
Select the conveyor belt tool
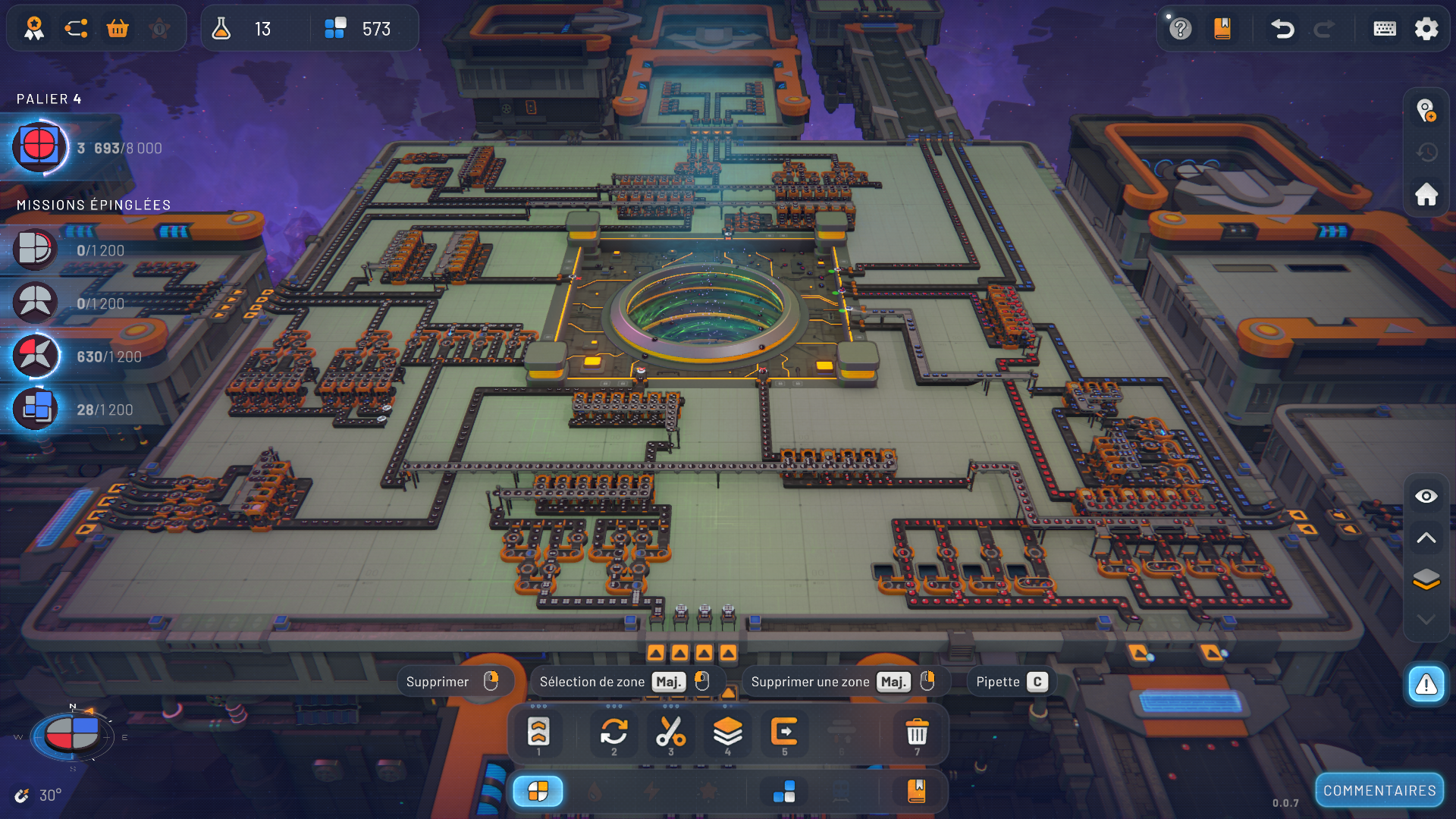tap(538, 733)
